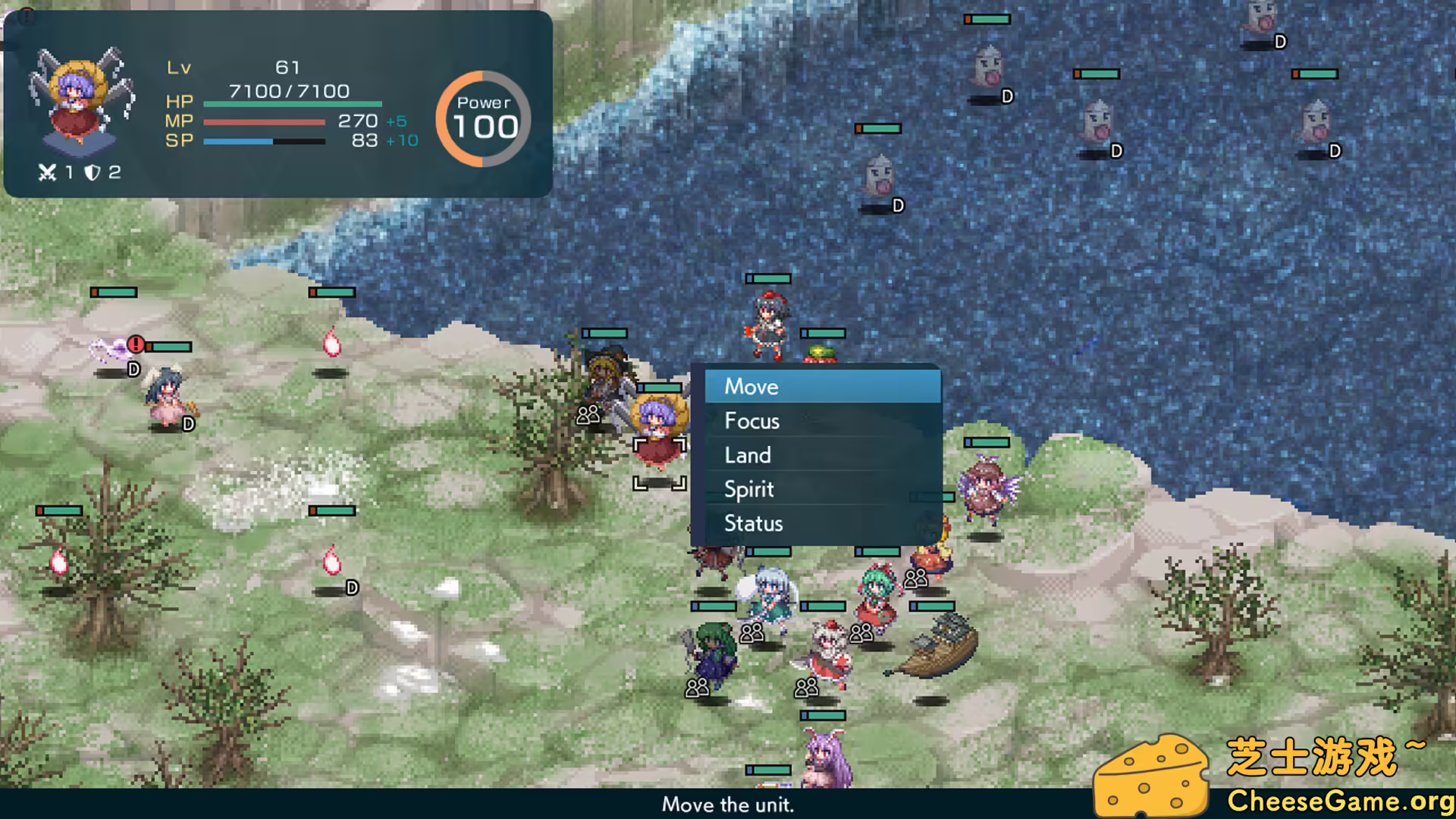
Task: Choose "Move" from the command menu
Action: (x=751, y=387)
